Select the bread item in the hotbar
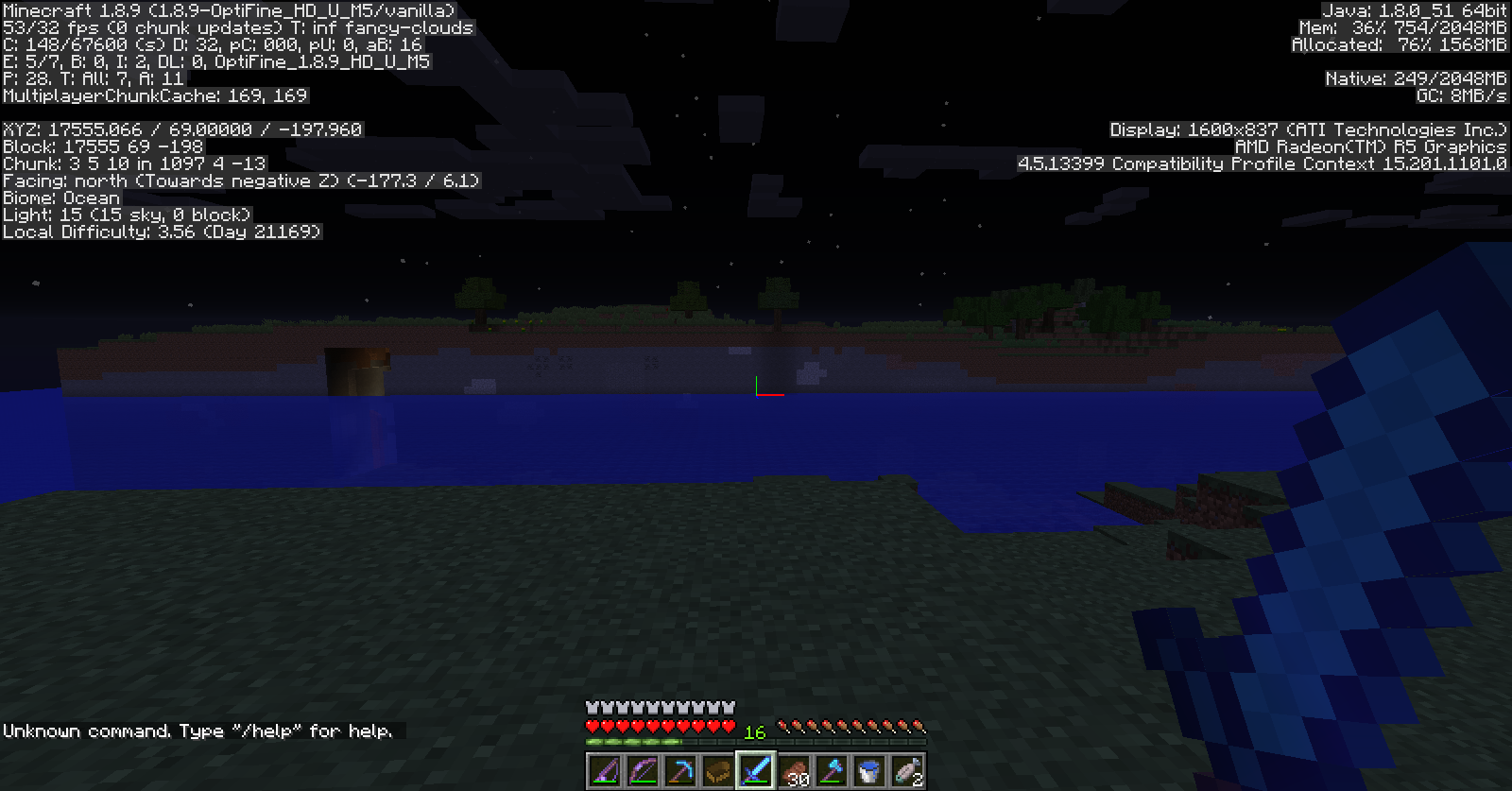The image size is (1512, 791). [716, 772]
